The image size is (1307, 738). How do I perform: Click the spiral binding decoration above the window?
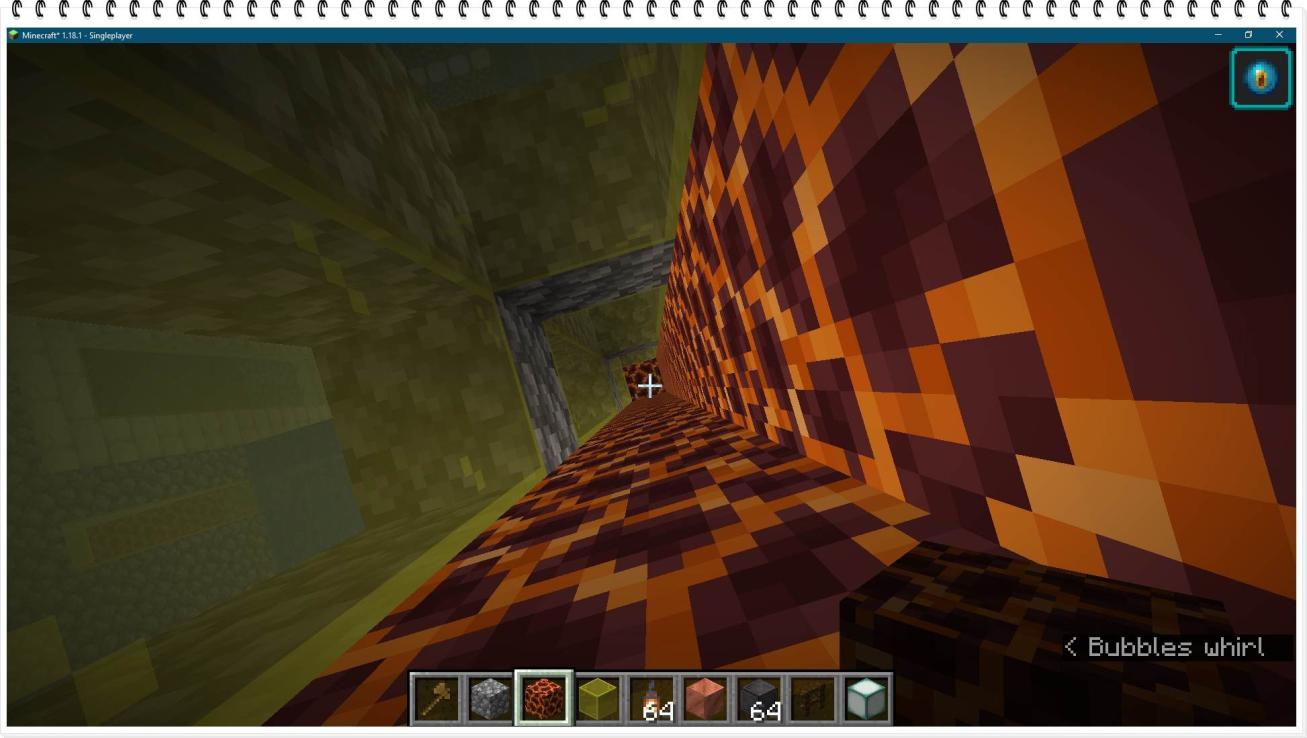coord(650,10)
